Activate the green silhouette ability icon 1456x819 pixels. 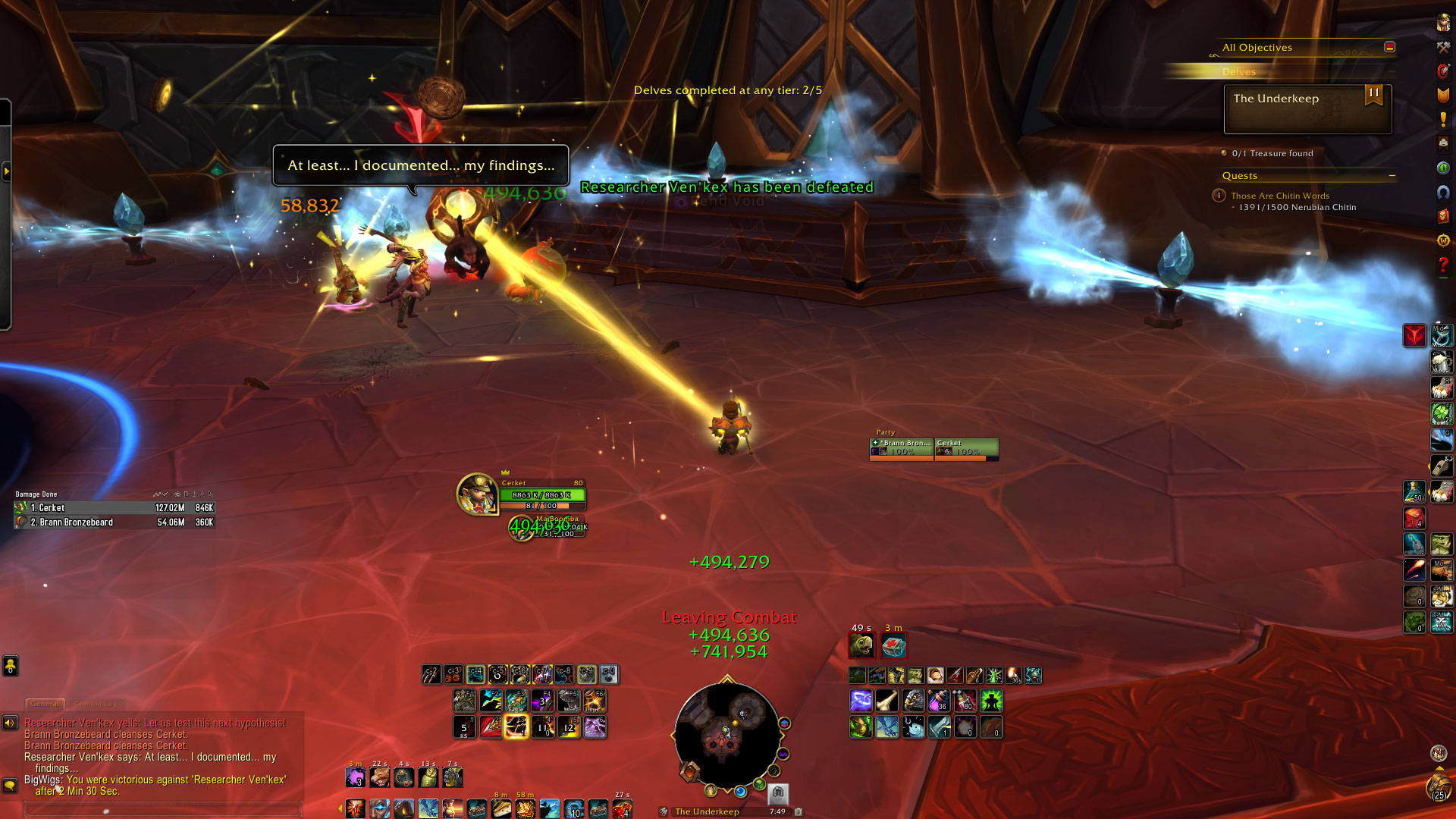[x=991, y=701]
